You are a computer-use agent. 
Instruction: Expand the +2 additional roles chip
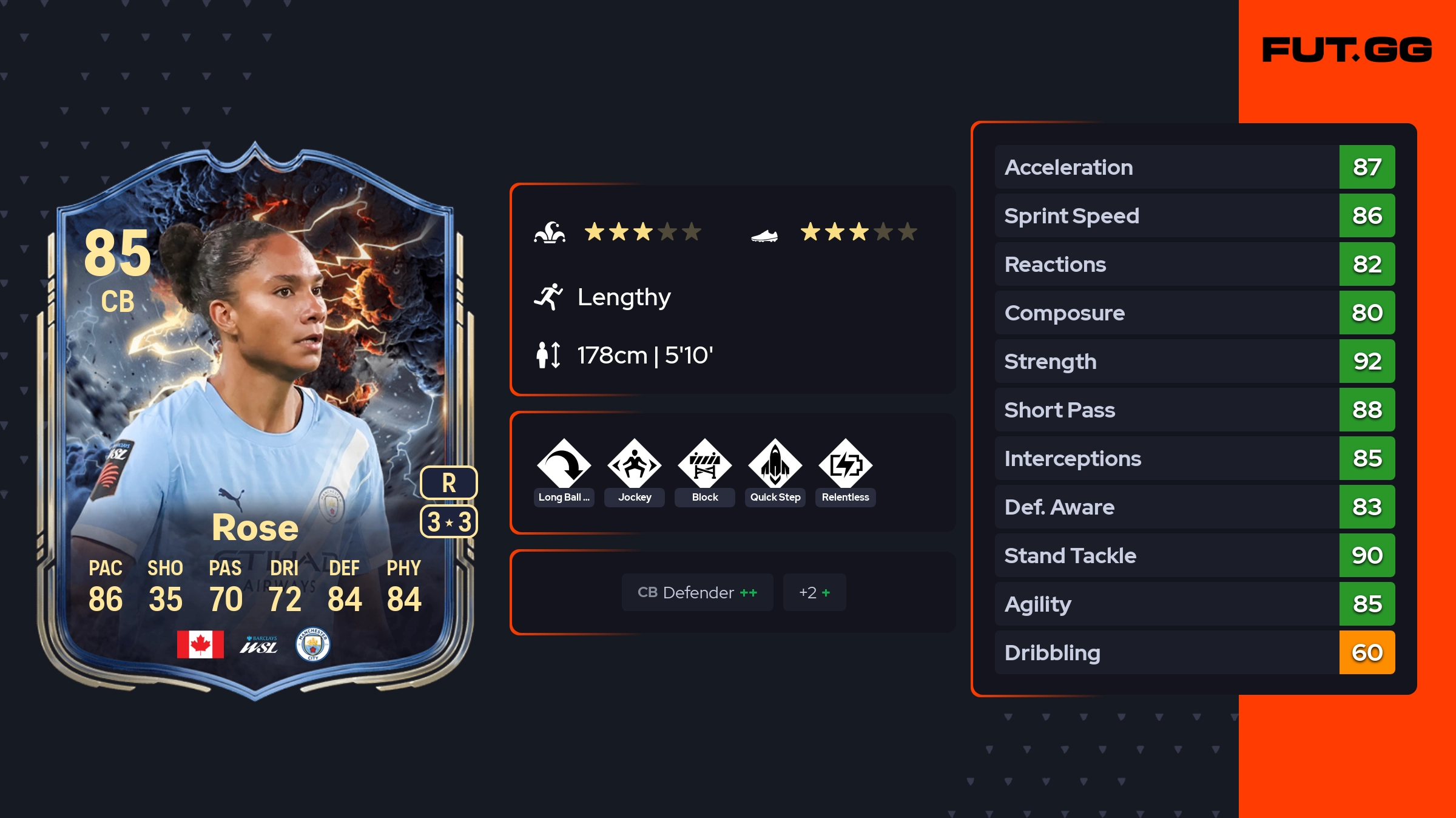[814, 592]
